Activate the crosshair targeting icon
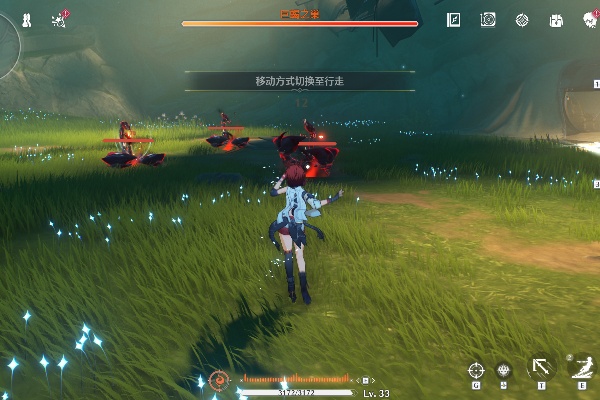This screenshot has height=400, width=600. 476,371
